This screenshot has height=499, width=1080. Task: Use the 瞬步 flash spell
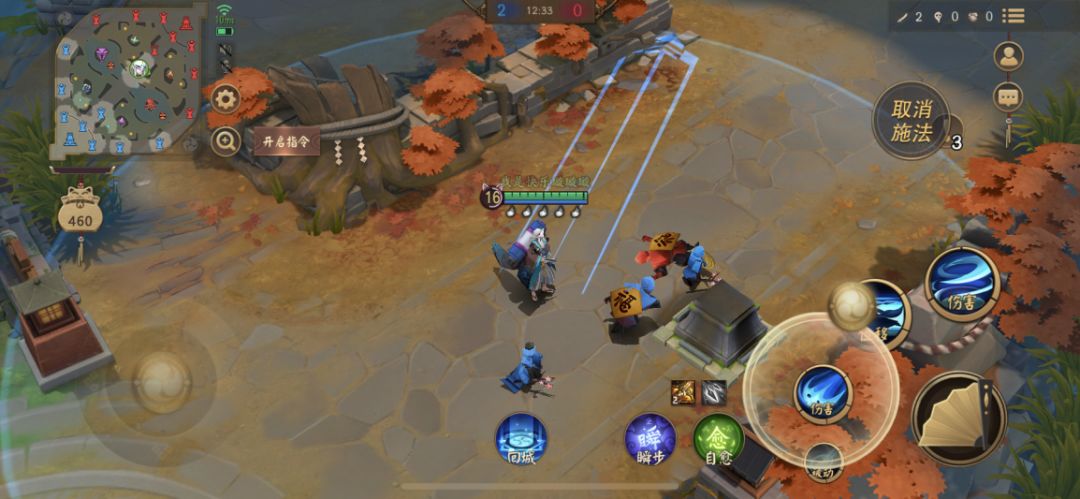[650, 439]
